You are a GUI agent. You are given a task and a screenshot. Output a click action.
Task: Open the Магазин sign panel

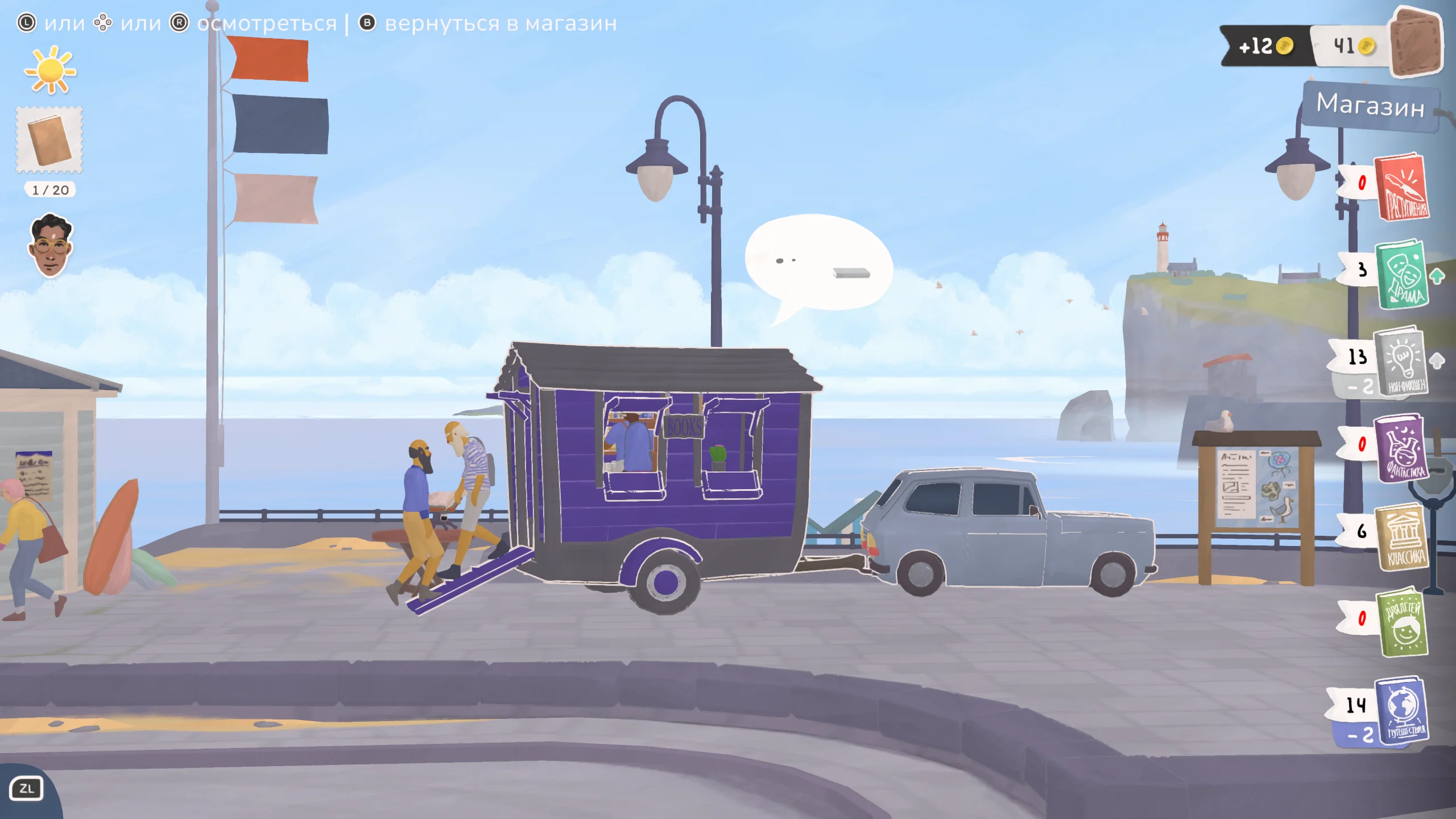pyautogui.click(x=1371, y=106)
